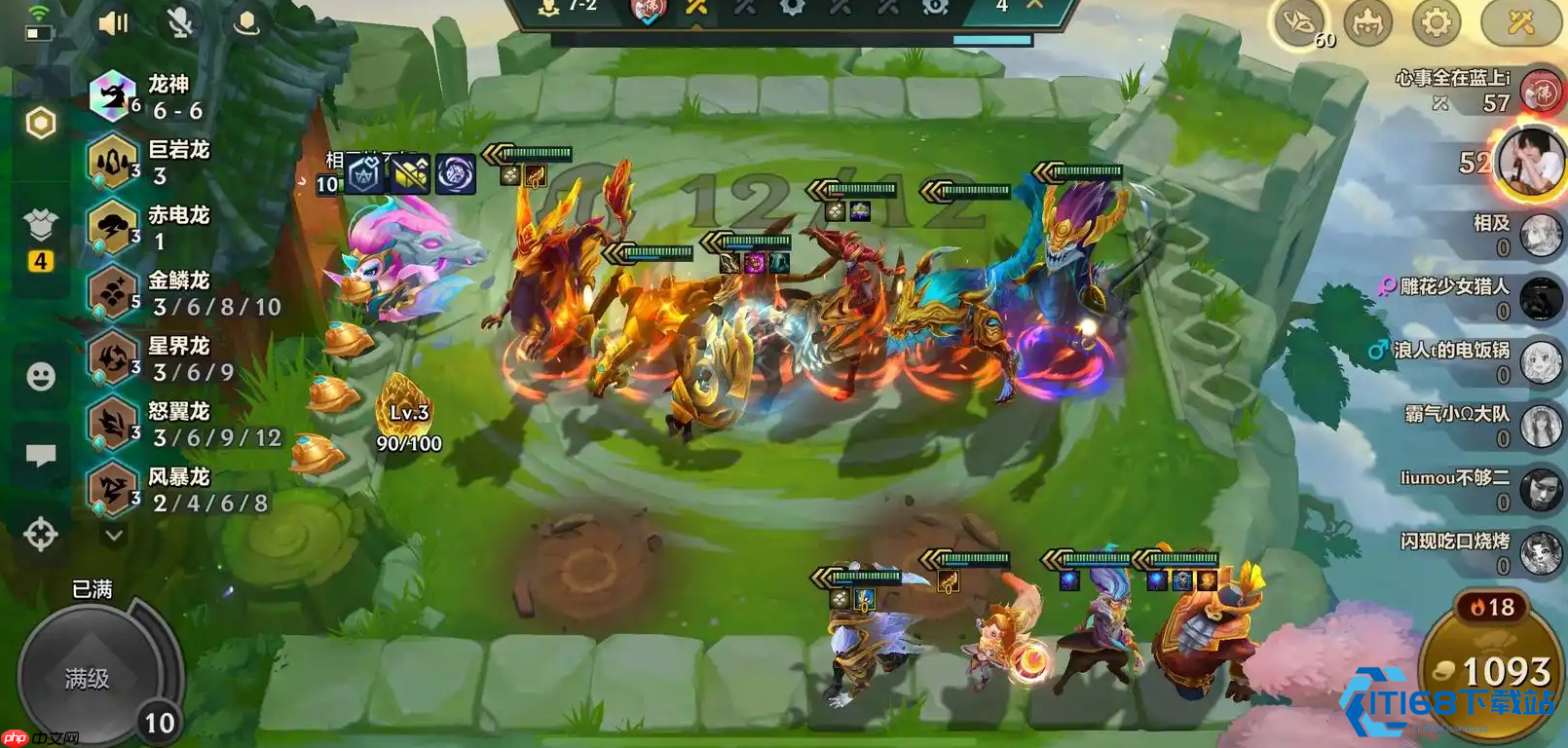Viewport: 1568px width, 748px height.
Task: View the 怒翼龙 trait row
Action: (185, 424)
